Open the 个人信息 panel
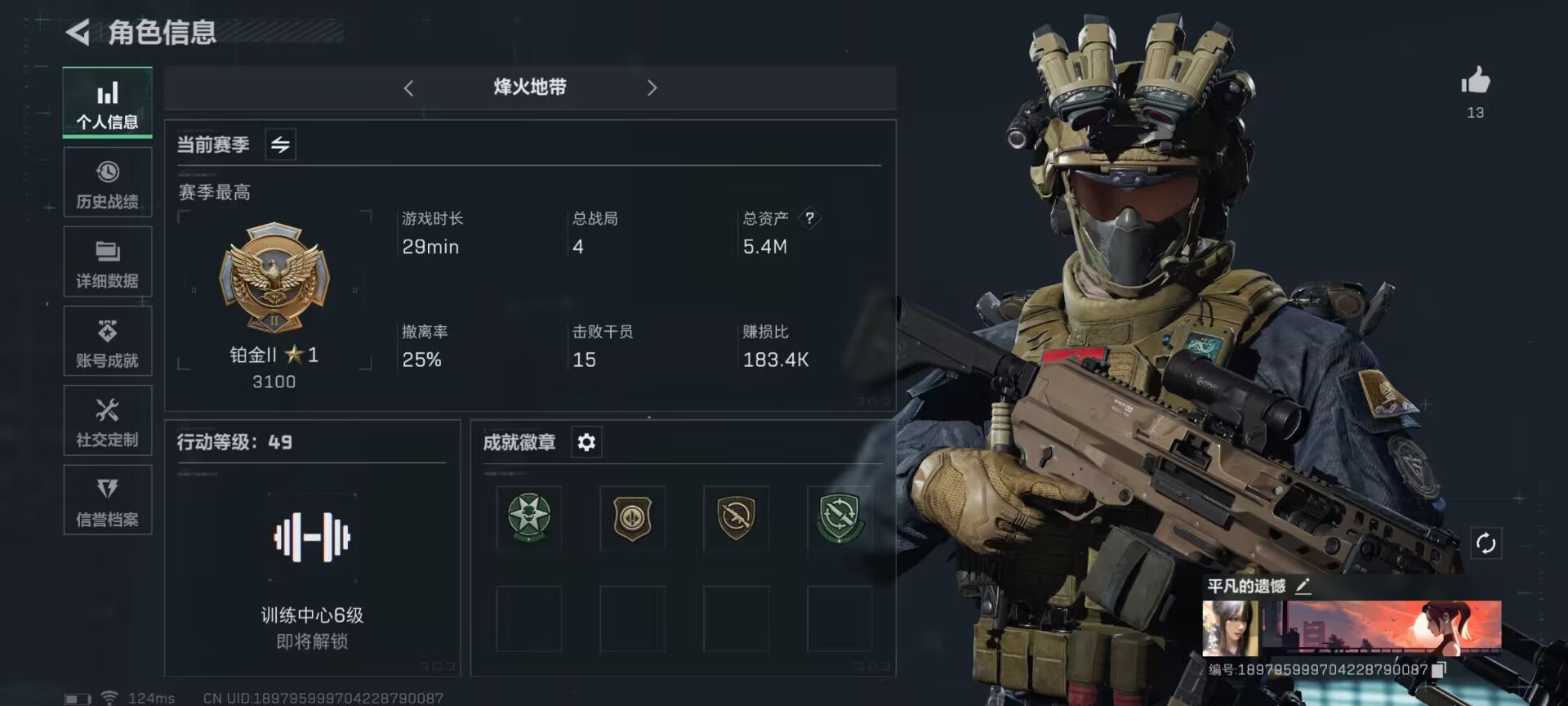Screen dimensions: 1568x706 [107, 102]
